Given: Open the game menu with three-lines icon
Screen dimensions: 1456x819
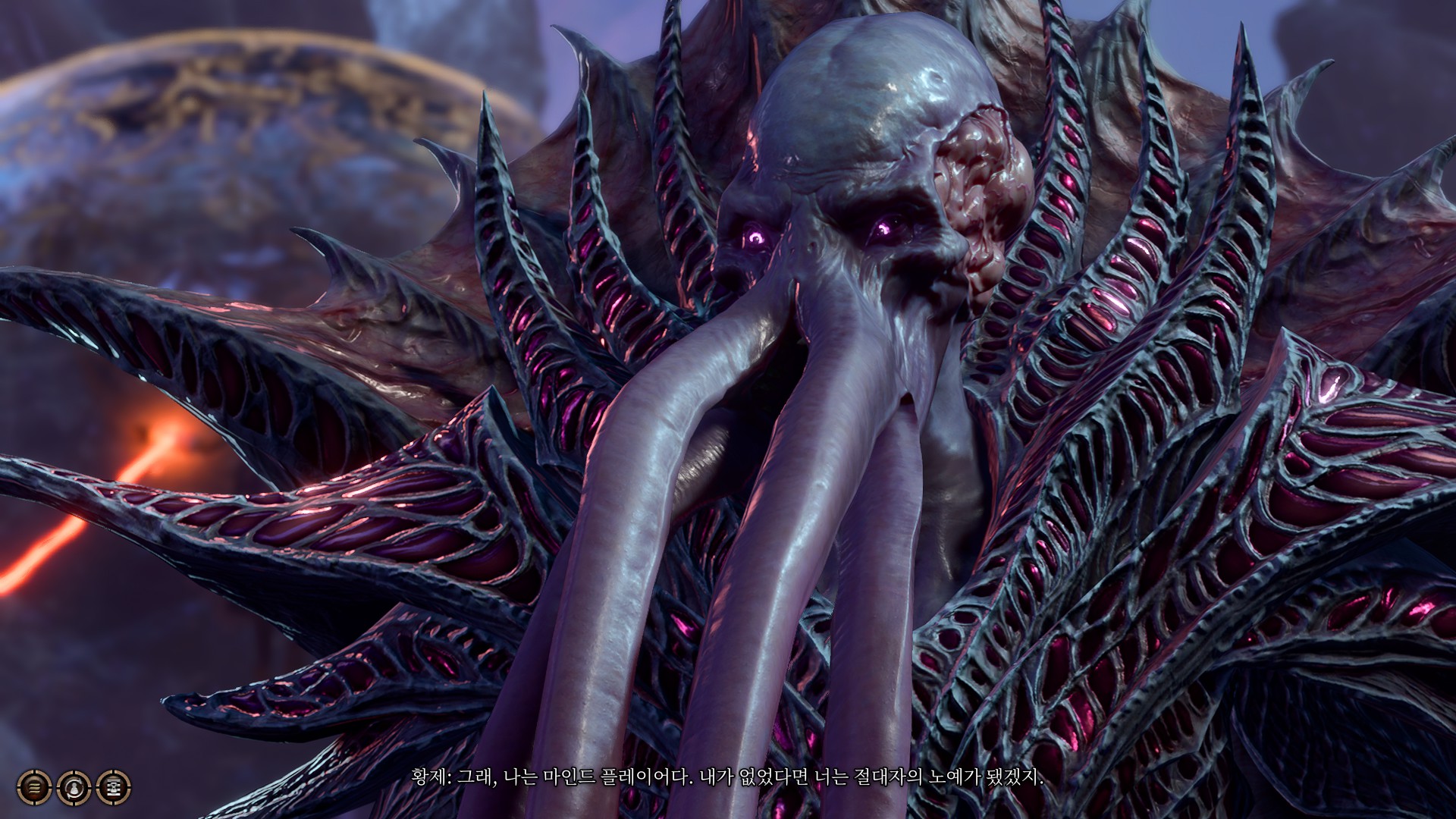Looking at the screenshot, I should point(34,787).
